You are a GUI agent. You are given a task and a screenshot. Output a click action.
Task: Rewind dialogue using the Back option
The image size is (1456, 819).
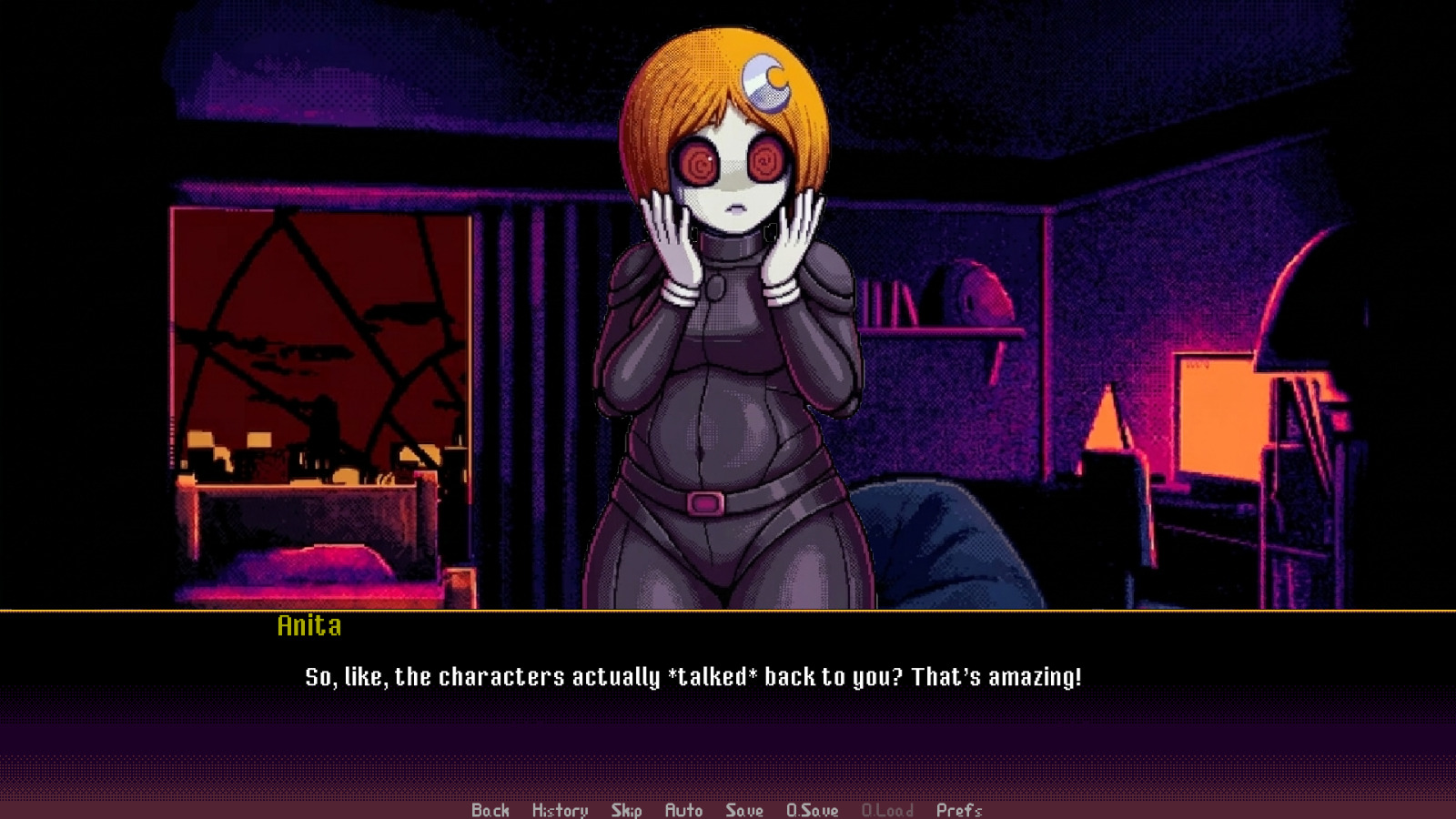(490, 809)
